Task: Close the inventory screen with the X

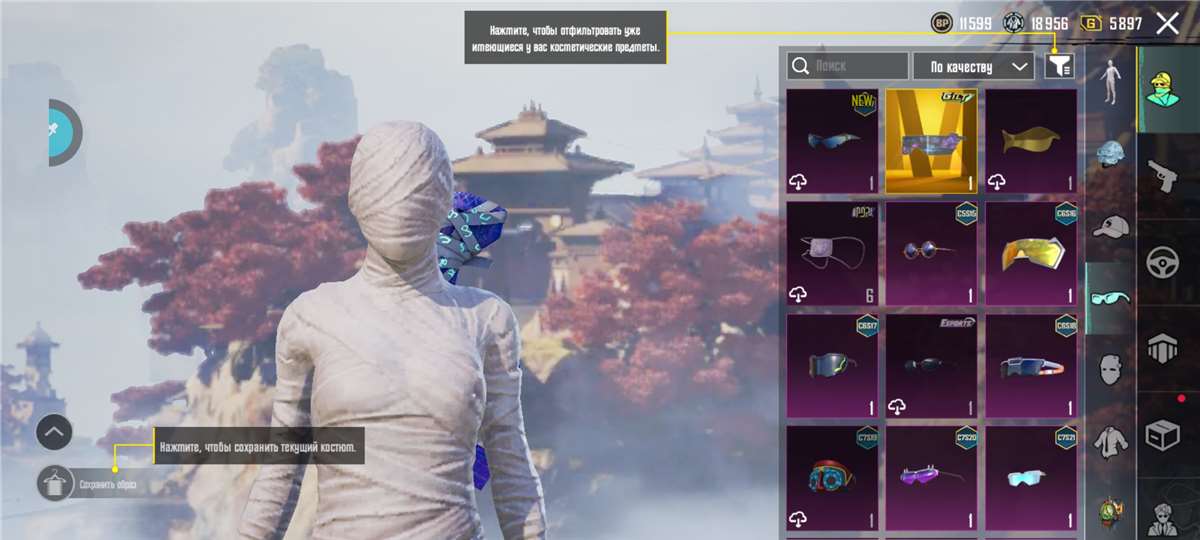Action: 1167,23
